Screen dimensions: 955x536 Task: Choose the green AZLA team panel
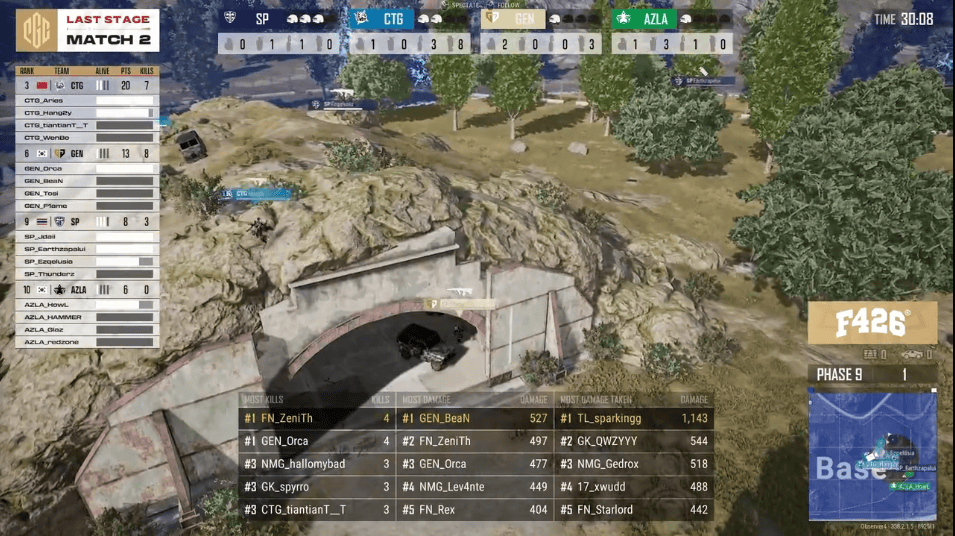(672, 18)
